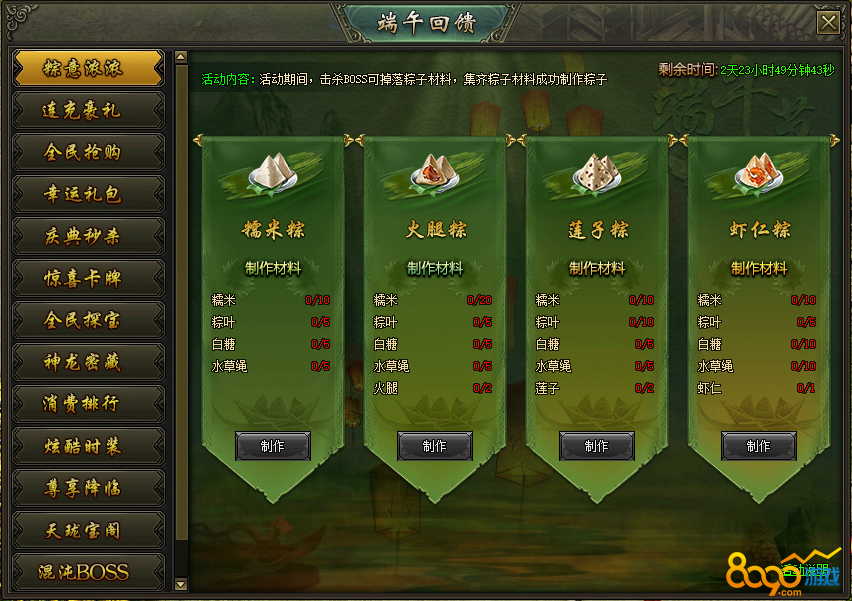Craft the 火腿粽 with its 制作 button

coord(435,446)
